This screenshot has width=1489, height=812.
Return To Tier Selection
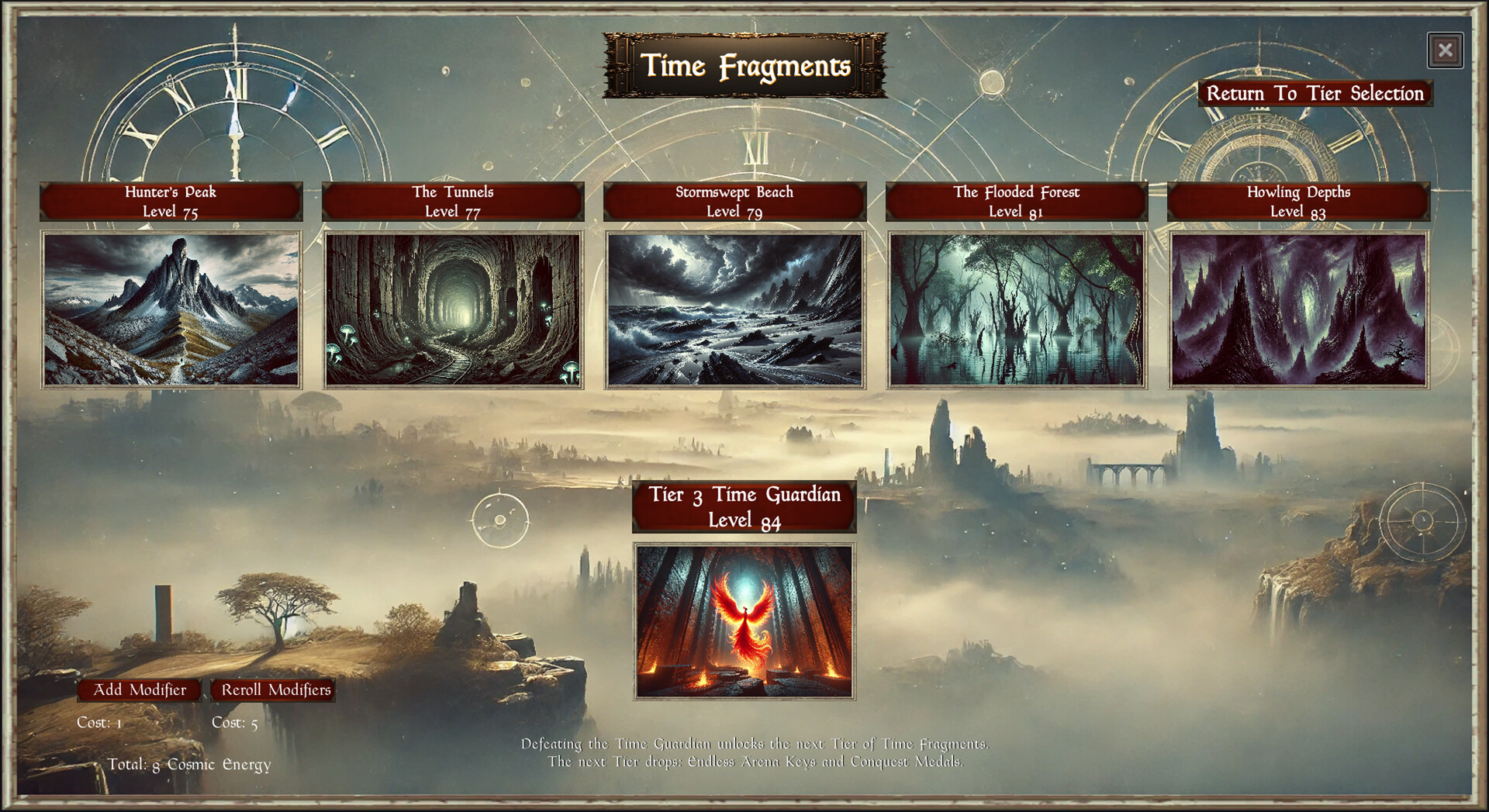coord(1316,93)
